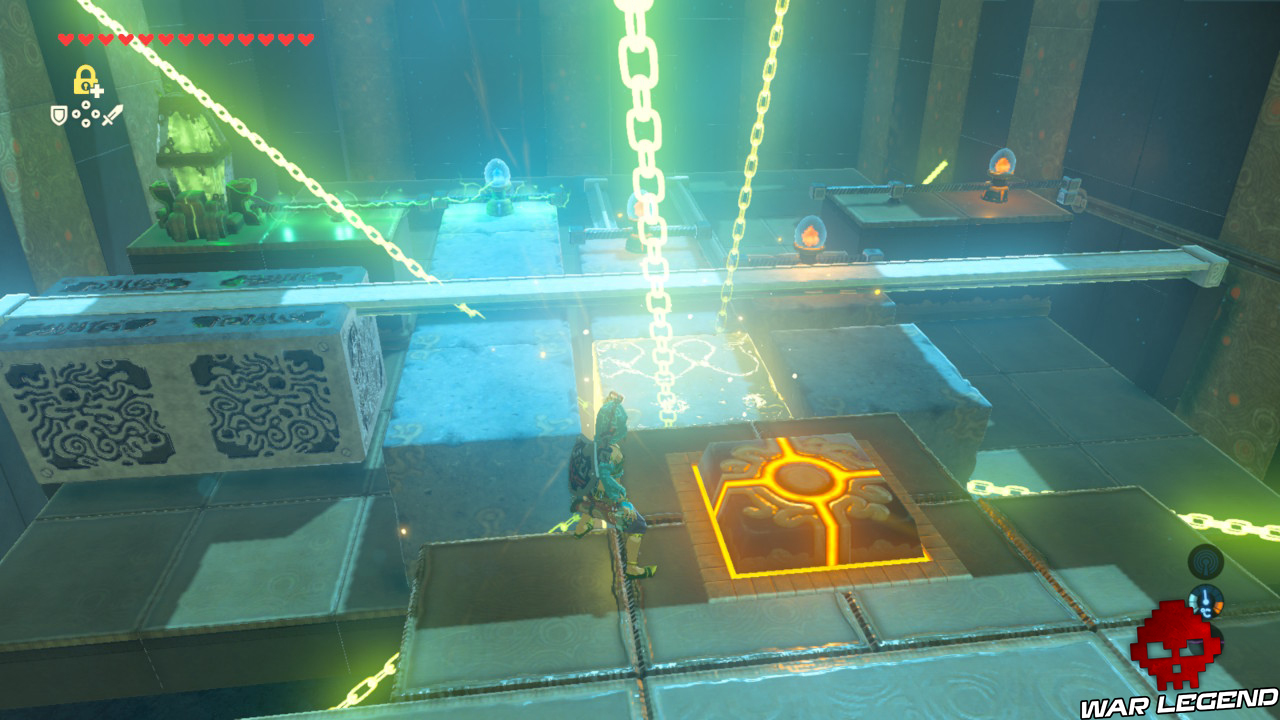Click the D-pad indicator icon

85,113
